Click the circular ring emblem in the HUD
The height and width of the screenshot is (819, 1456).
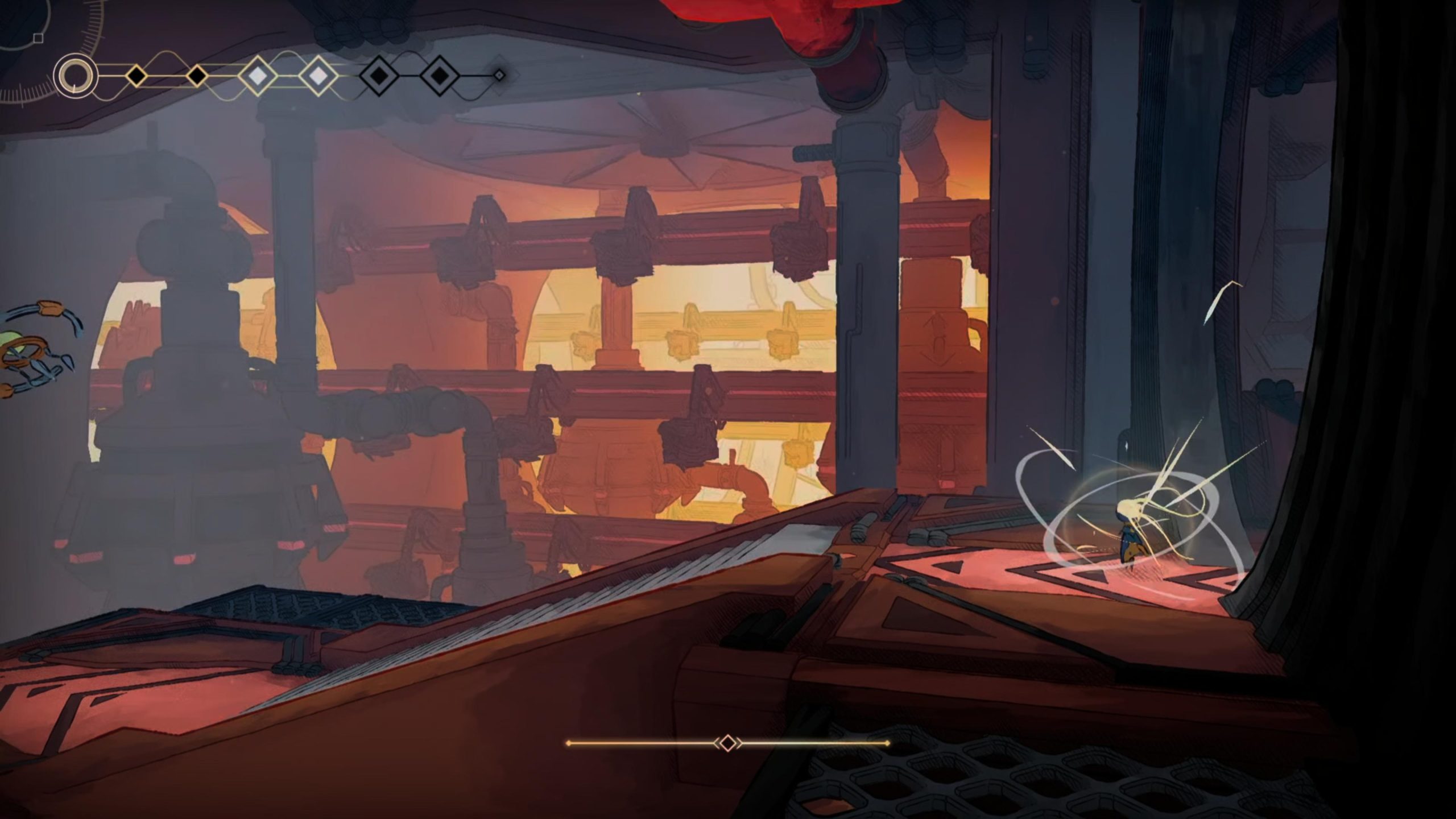(x=75, y=76)
